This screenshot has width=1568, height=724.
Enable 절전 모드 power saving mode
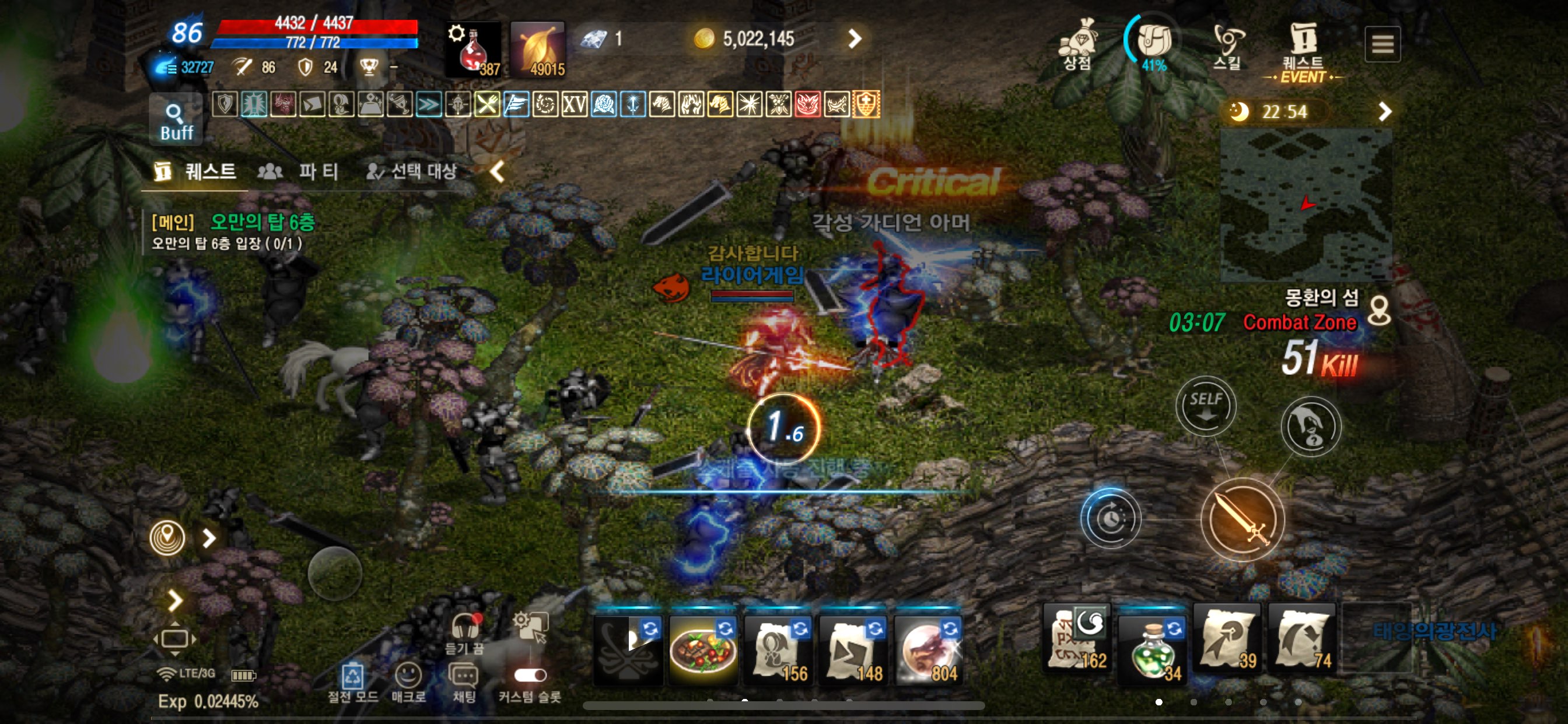[x=352, y=681]
